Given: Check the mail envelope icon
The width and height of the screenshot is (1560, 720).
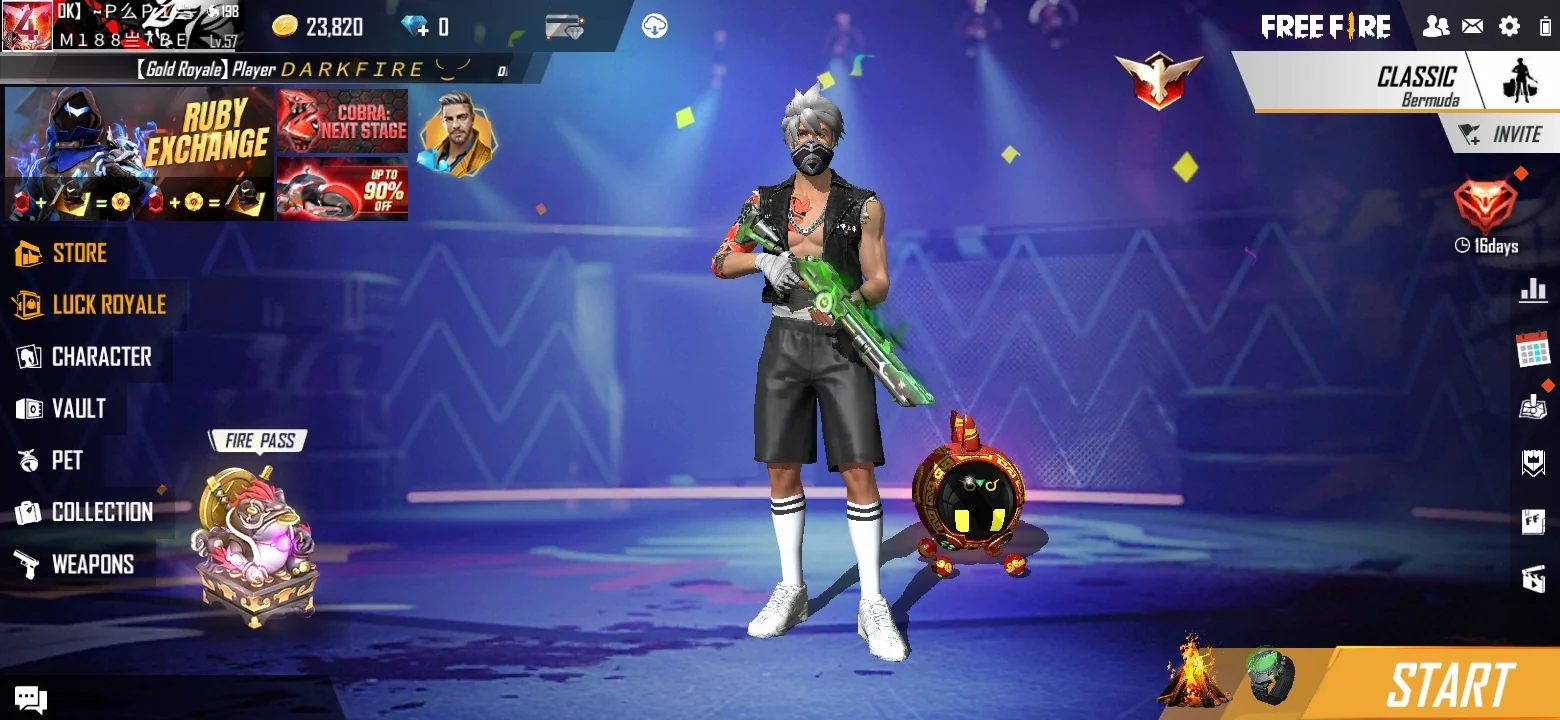Looking at the screenshot, I should tap(1472, 27).
